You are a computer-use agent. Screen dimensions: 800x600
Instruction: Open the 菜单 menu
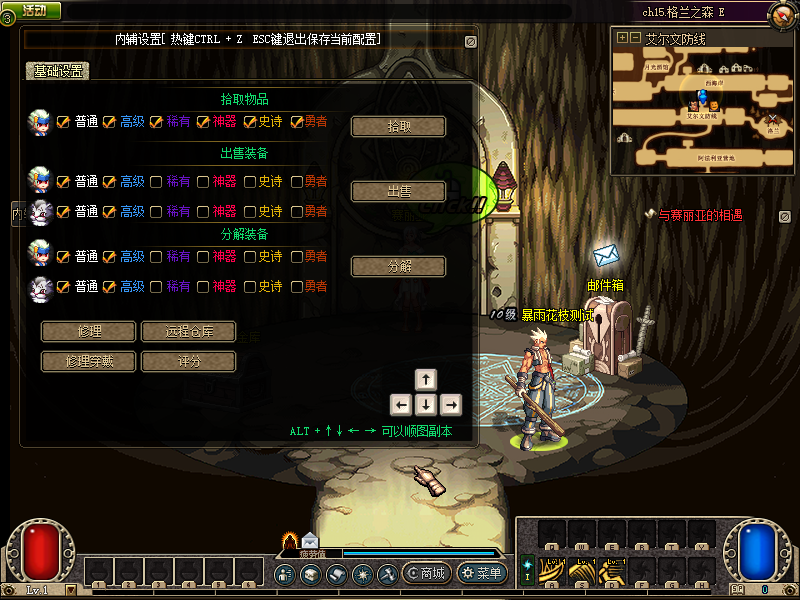[x=481, y=574]
